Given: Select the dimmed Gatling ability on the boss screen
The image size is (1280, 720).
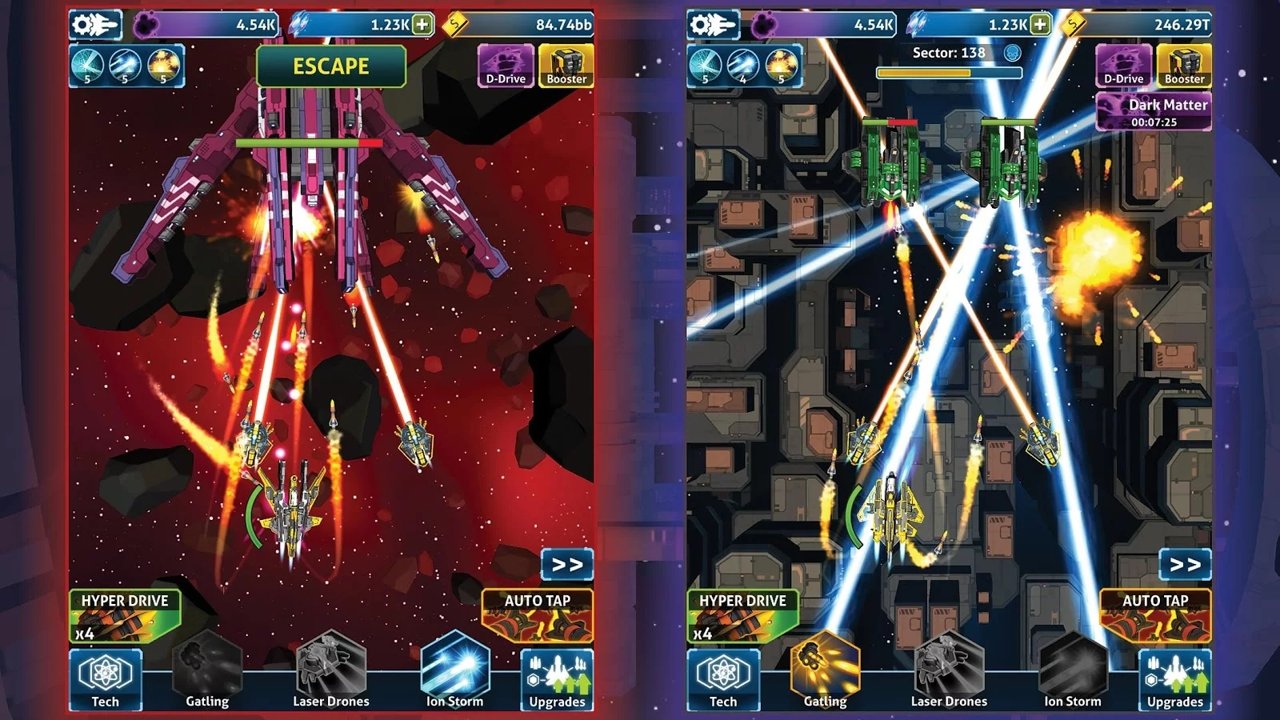Looking at the screenshot, I should pyautogui.click(x=207, y=668).
